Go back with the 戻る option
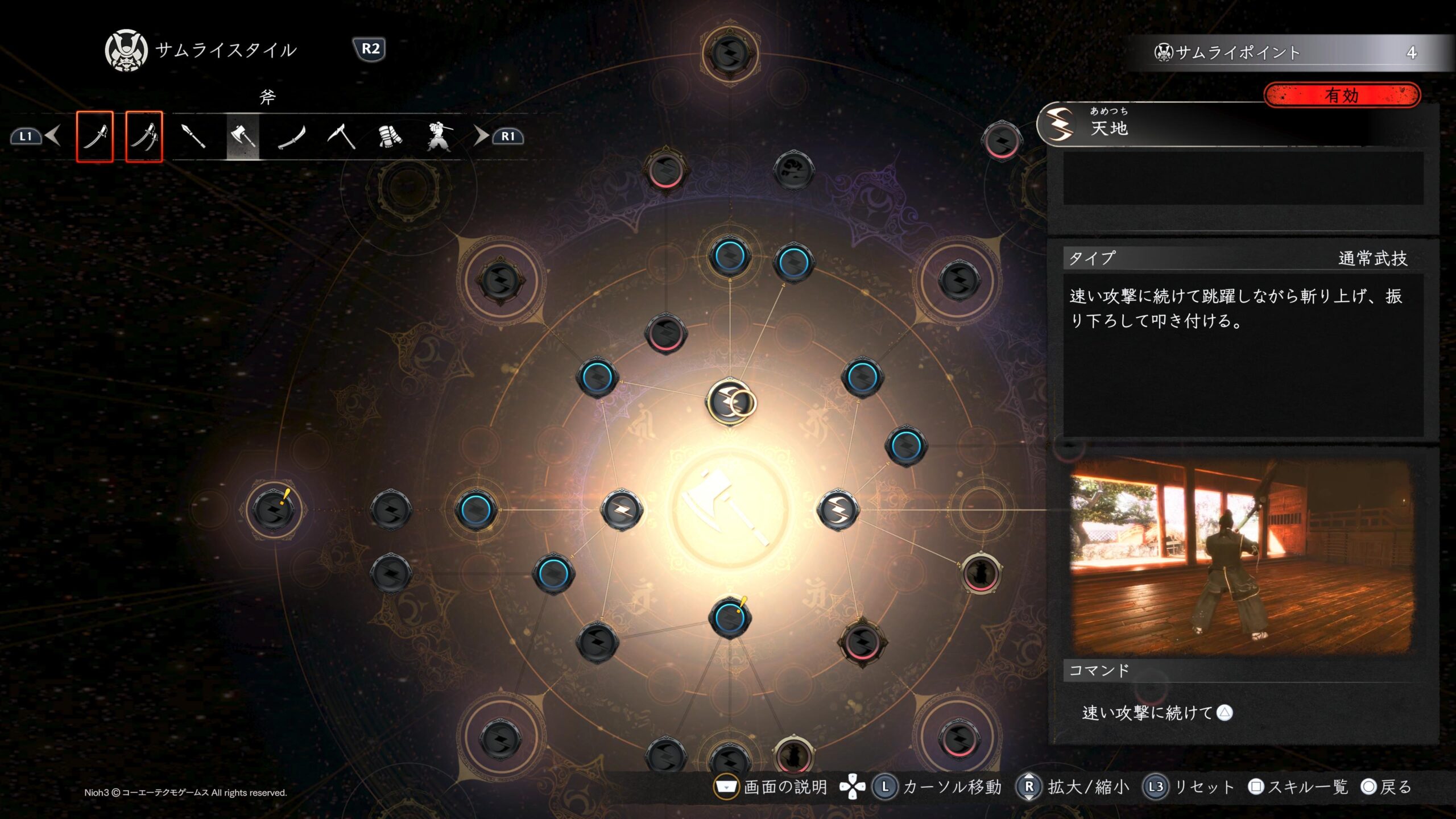 (1387, 787)
